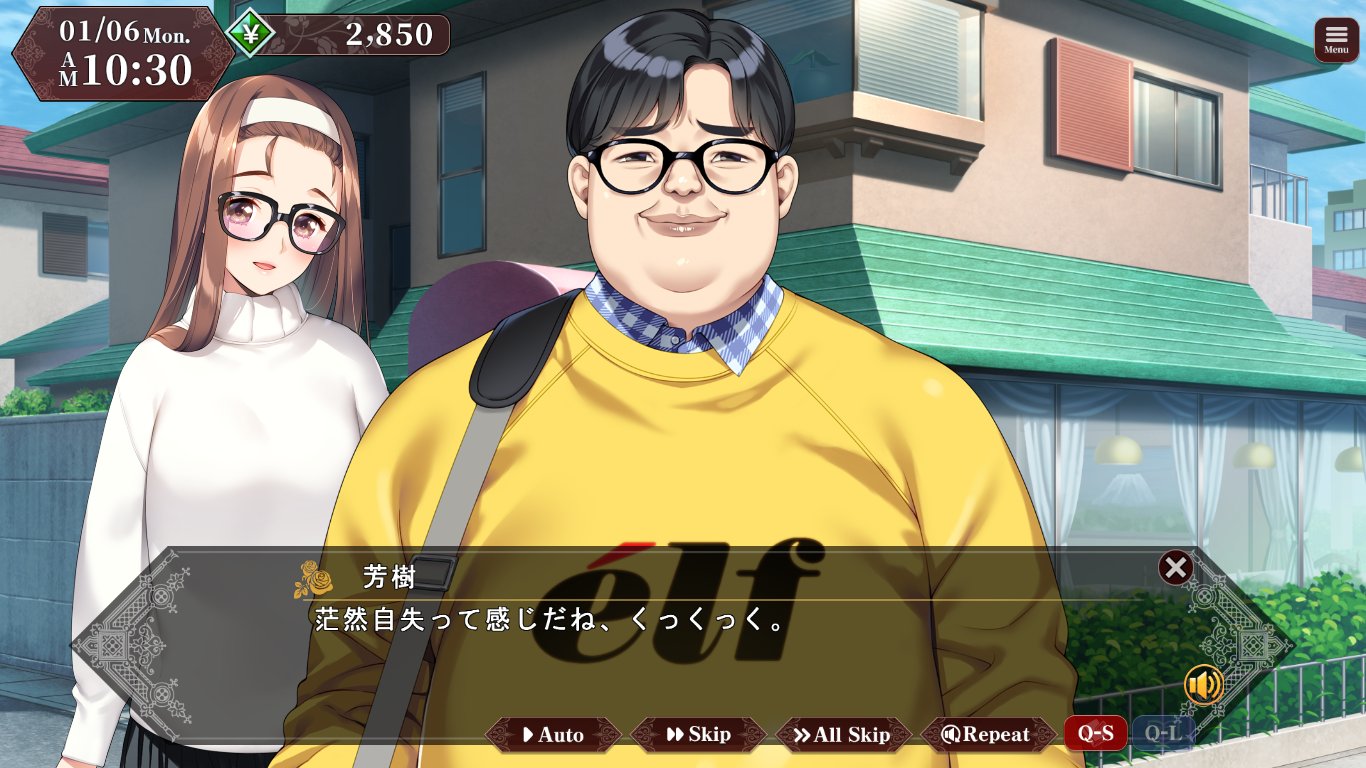Replay voice with the Repeat button
Image resolution: width=1366 pixels, height=768 pixels.
coord(988,735)
